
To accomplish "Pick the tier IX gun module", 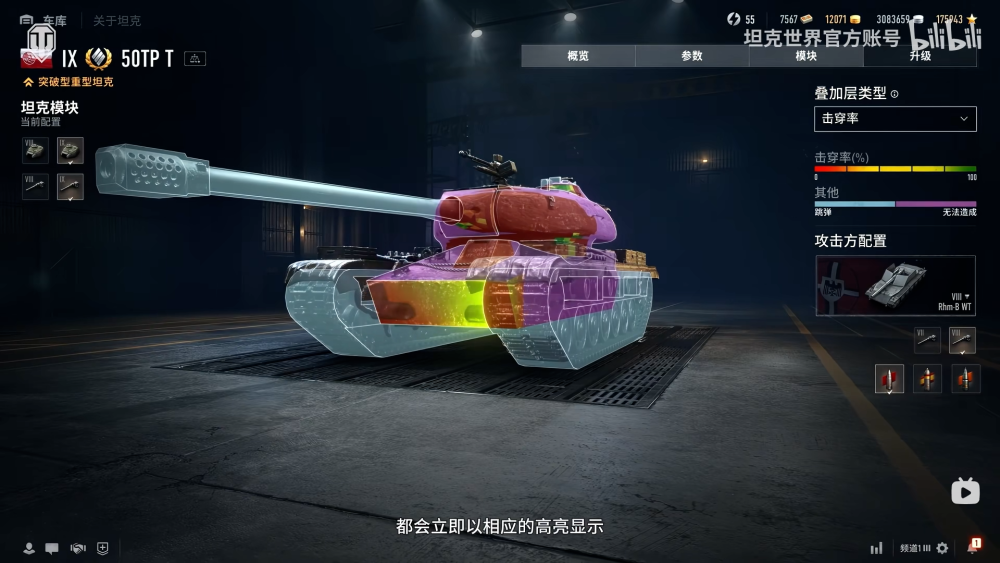I will (x=70, y=186).
